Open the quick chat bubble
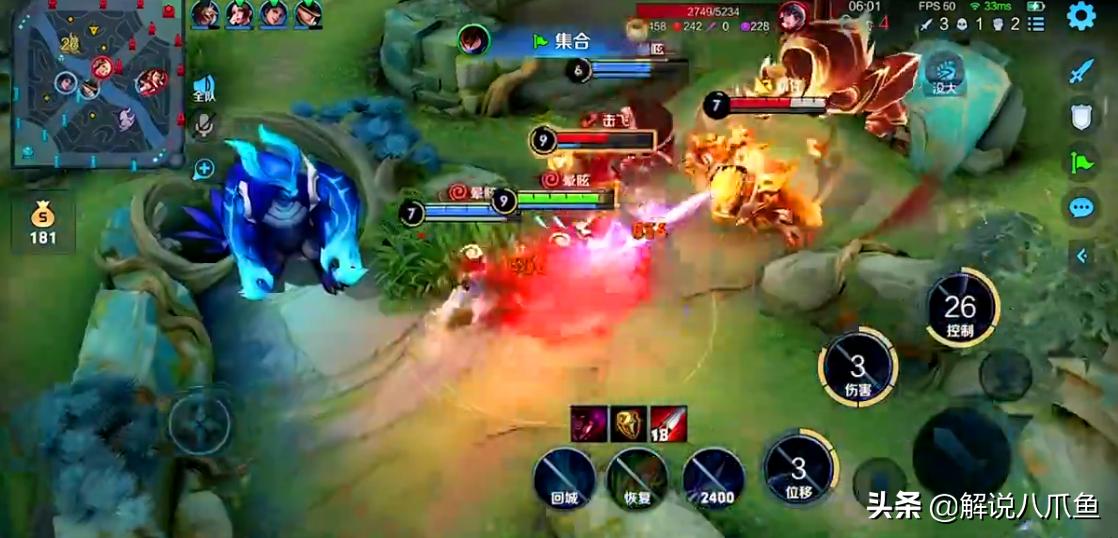The height and width of the screenshot is (538, 1118). pos(1081,208)
